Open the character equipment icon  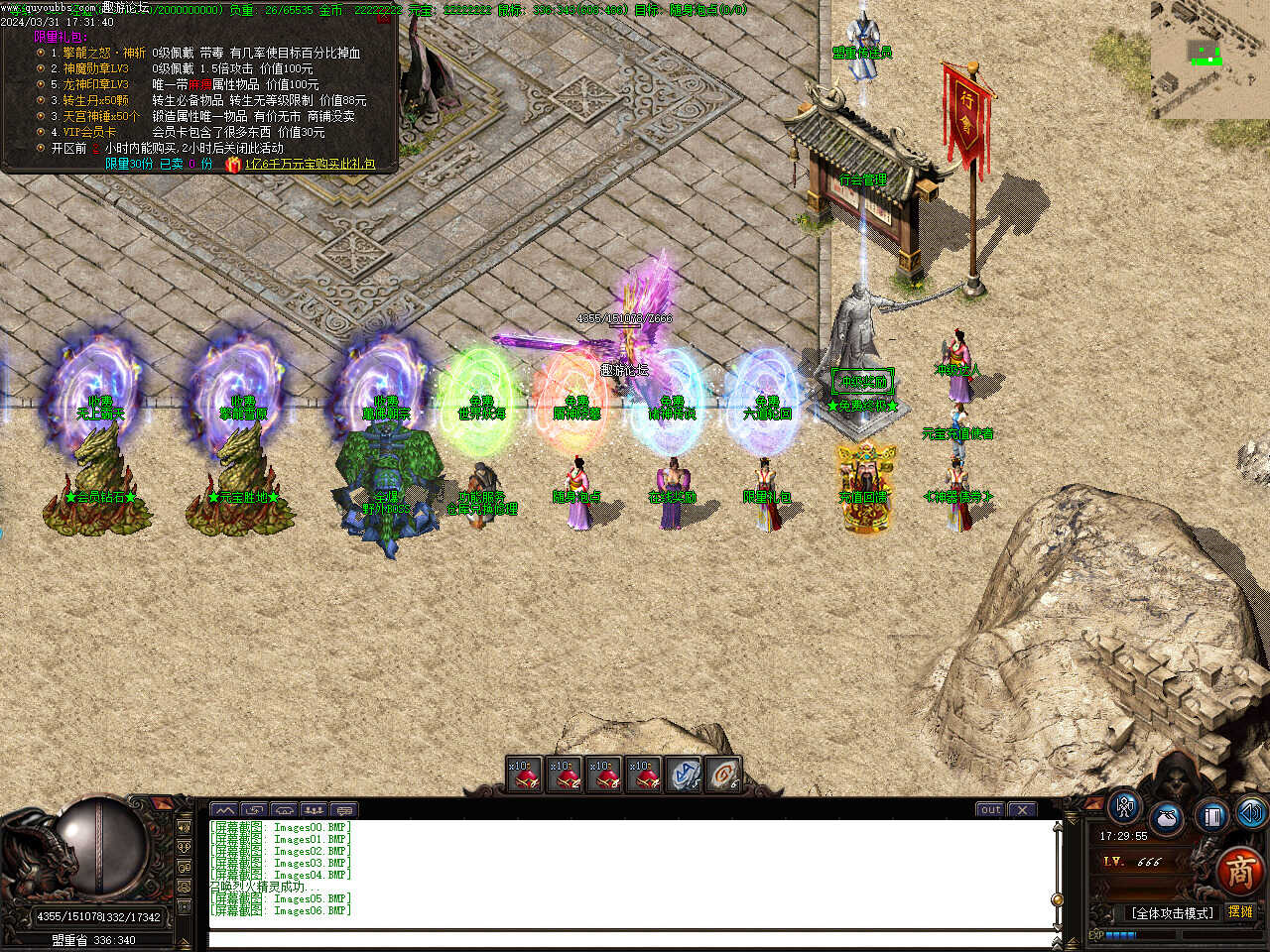click(1125, 807)
